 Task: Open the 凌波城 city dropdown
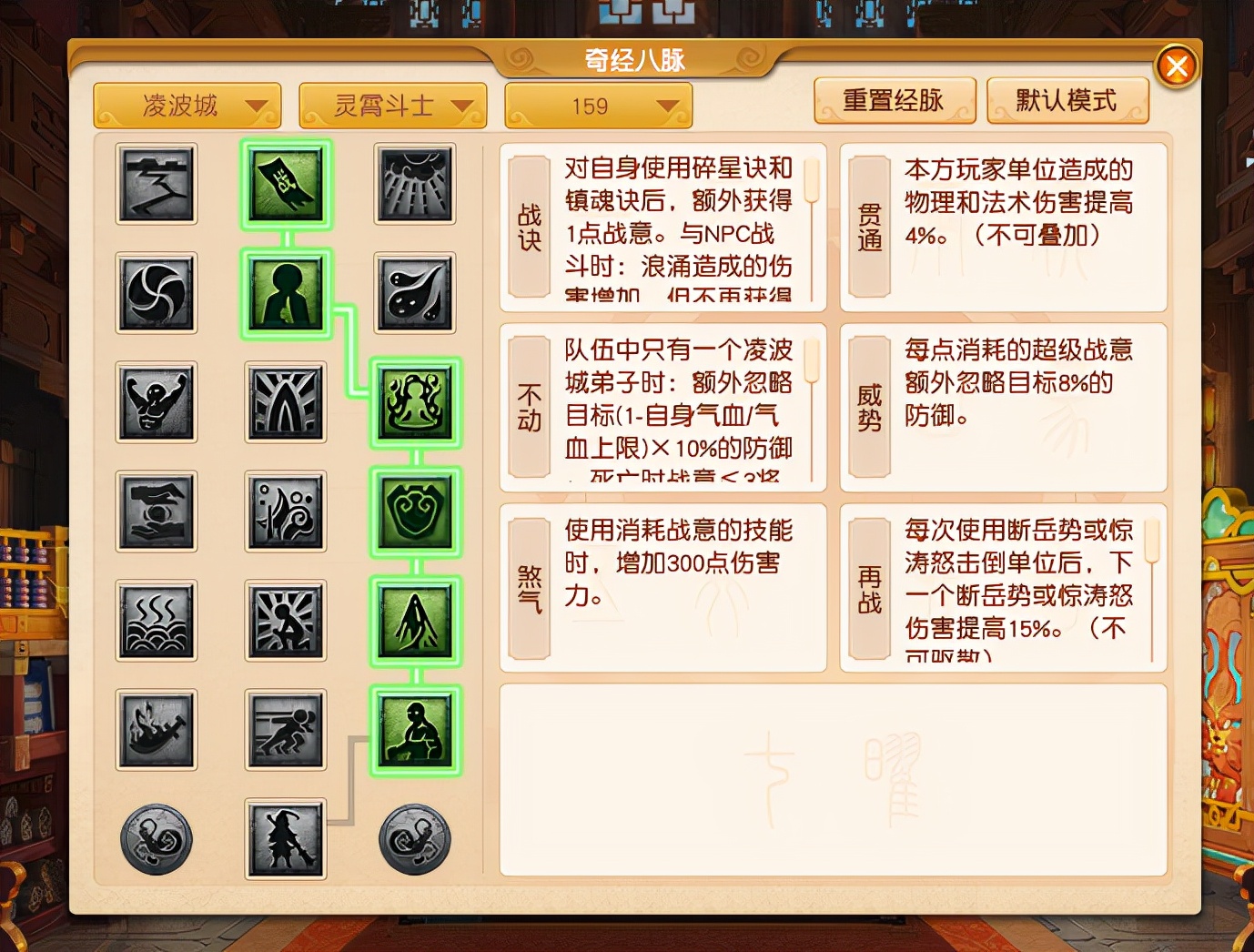pos(187,104)
